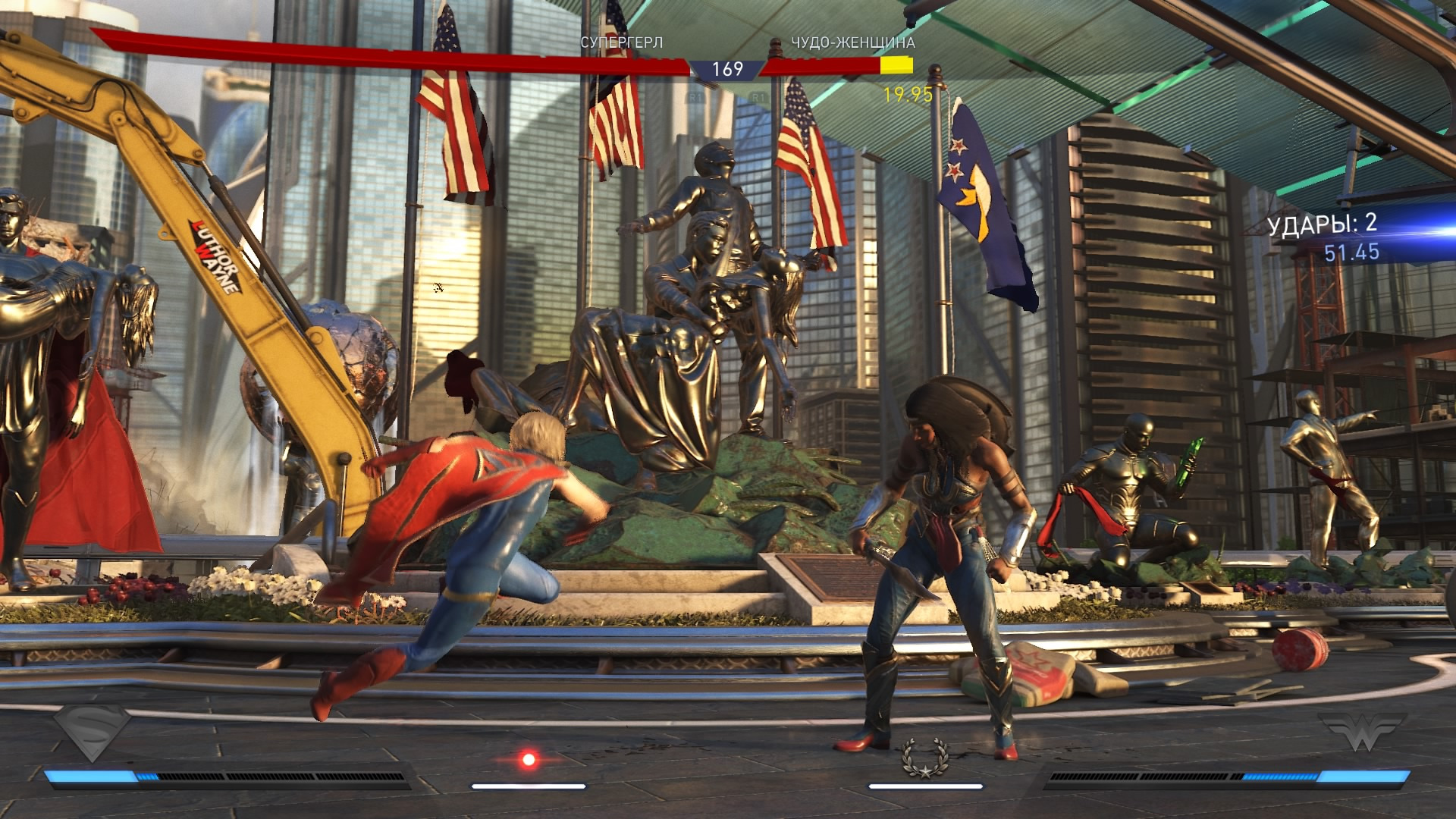Click Supergirl's S-shield emblem icon
Screen dimensions: 1456x819
93,731
